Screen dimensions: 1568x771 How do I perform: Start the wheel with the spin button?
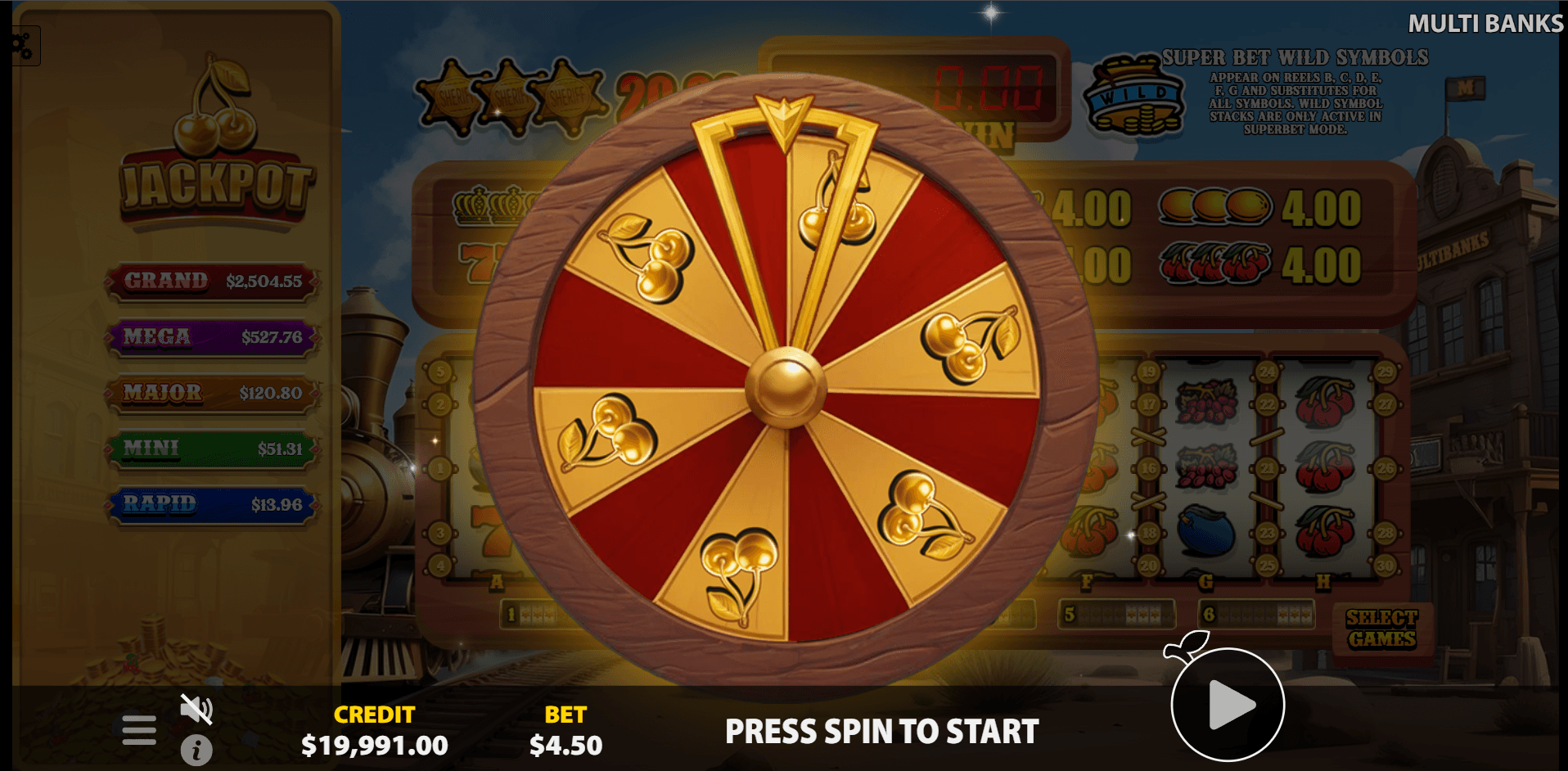1228,705
